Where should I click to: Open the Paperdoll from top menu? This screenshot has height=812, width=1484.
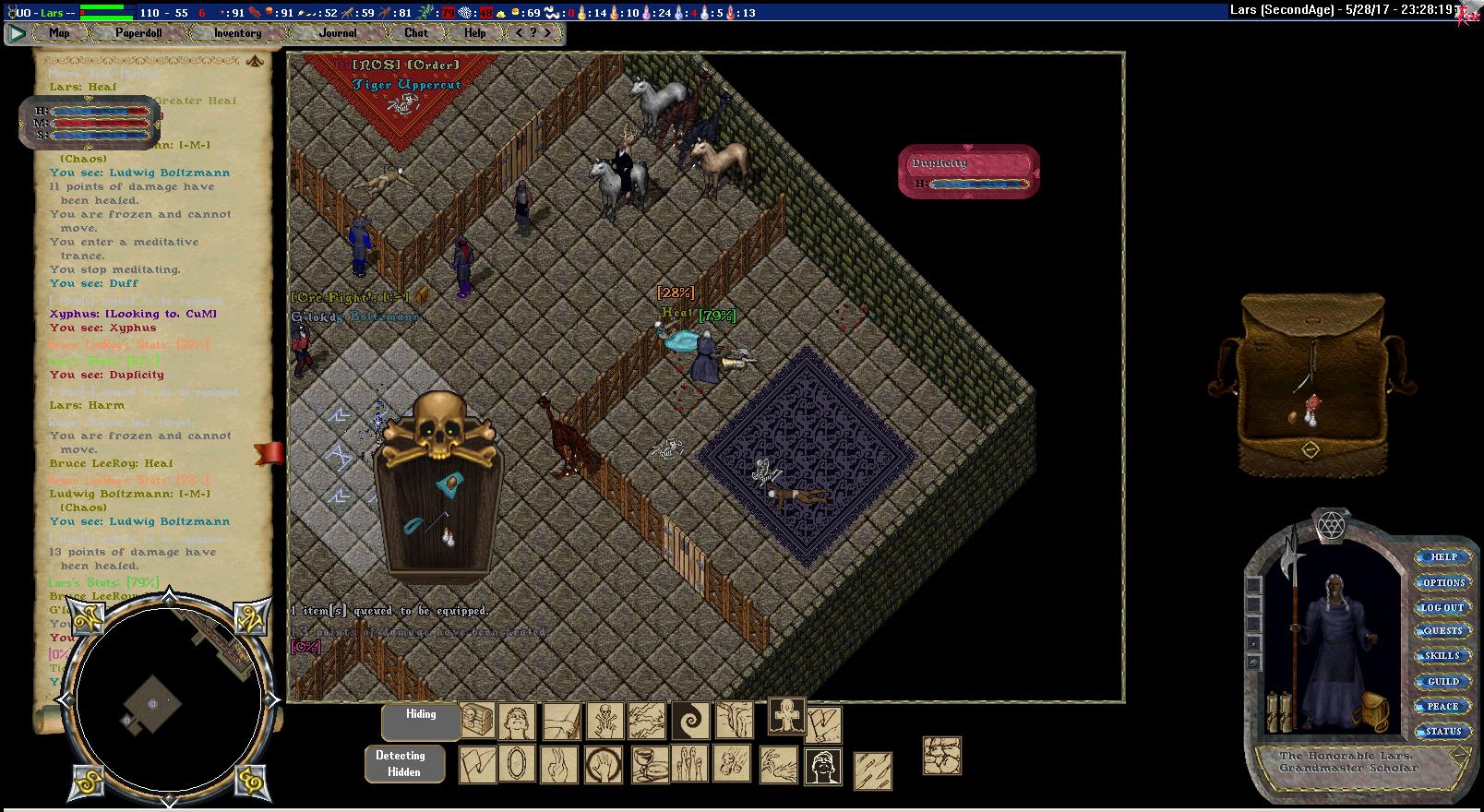[x=138, y=33]
